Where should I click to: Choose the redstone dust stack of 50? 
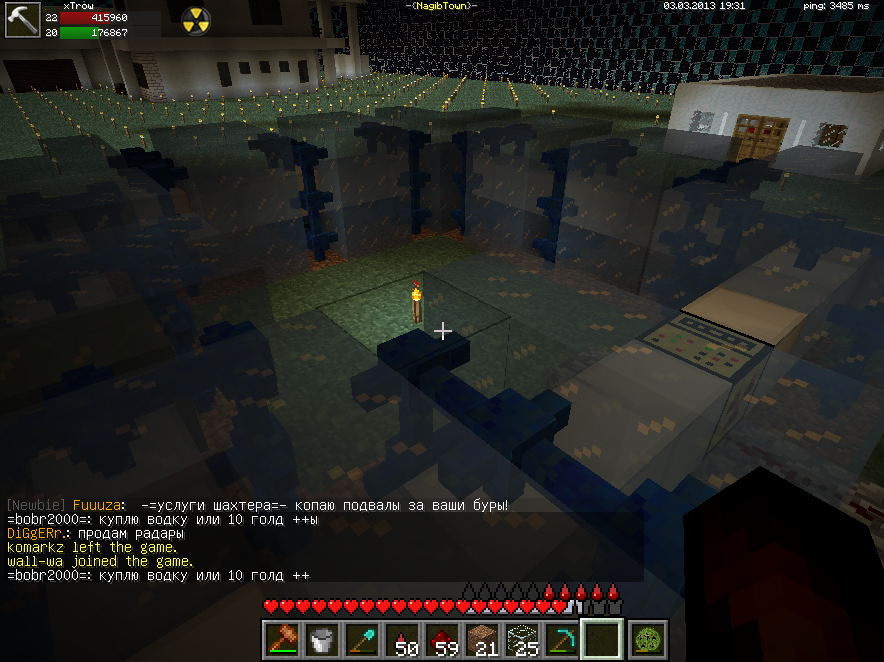point(402,639)
